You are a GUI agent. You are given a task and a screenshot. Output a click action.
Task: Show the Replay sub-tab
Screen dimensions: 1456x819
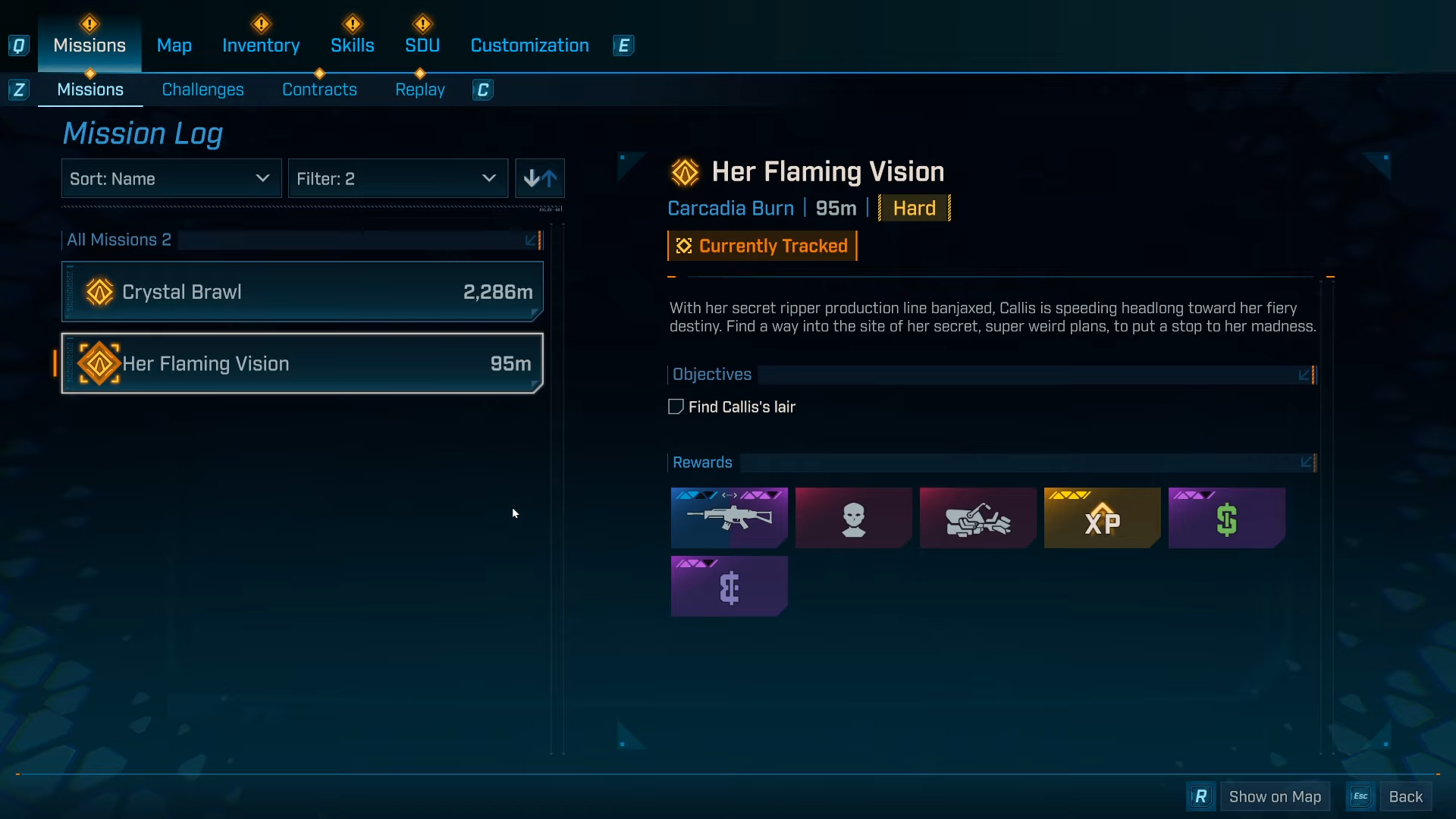click(419, 89)
